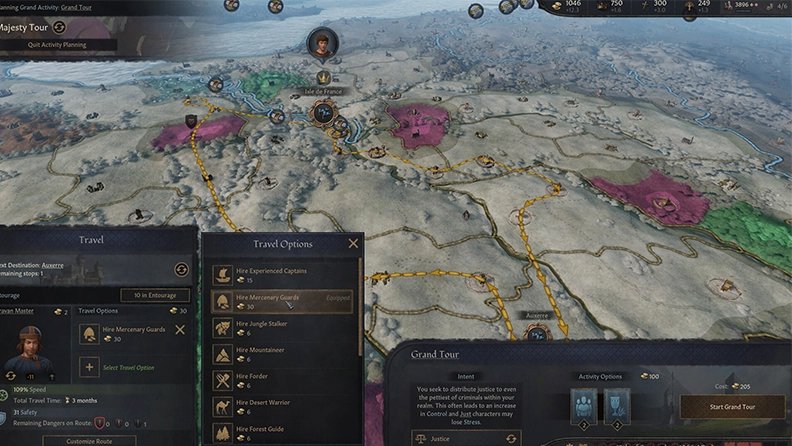Add a new travel option slot
Screen dimensions: 792x446
tap(89, 368)
